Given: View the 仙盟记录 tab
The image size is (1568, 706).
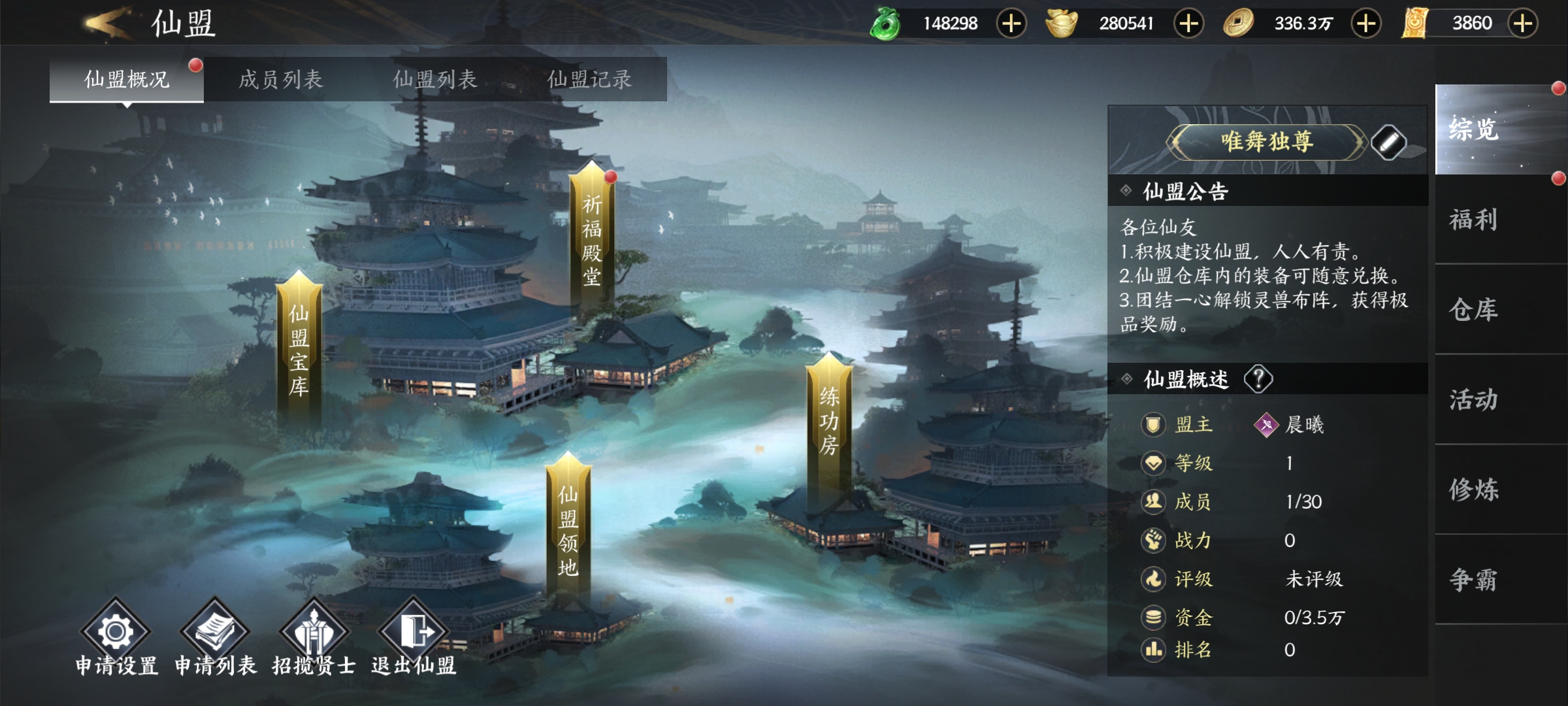Looking at the screenshot, I should tap(589, 80).
